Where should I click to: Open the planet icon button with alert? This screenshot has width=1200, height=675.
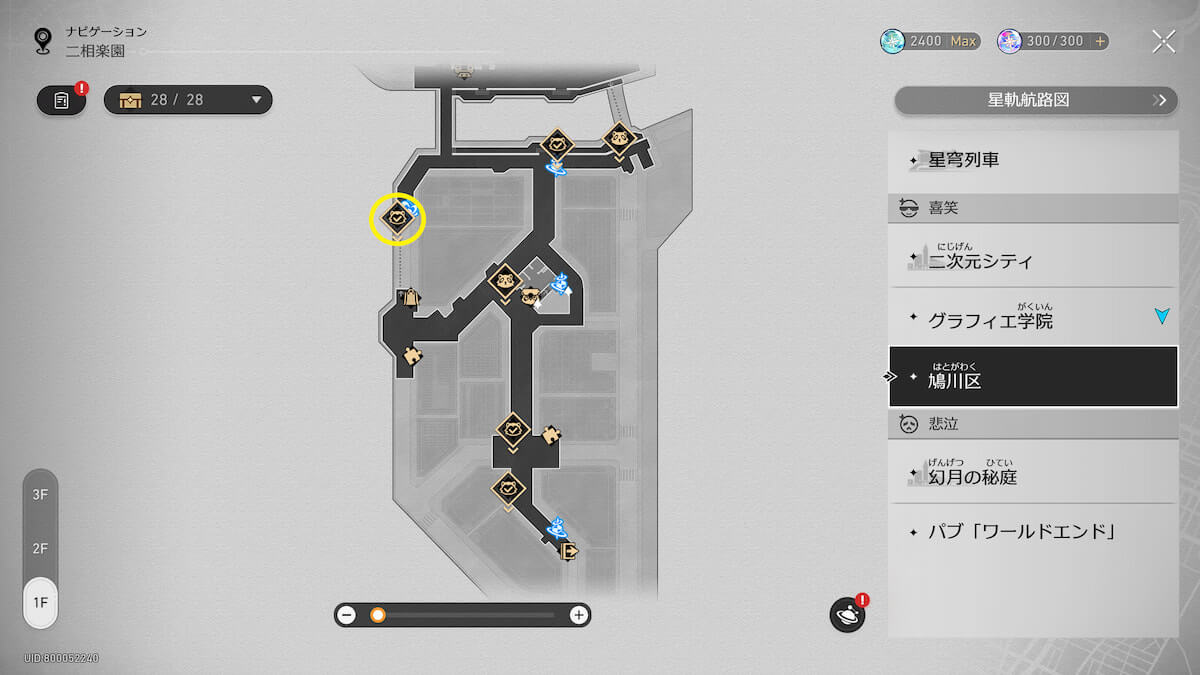[x=847, y=615]
